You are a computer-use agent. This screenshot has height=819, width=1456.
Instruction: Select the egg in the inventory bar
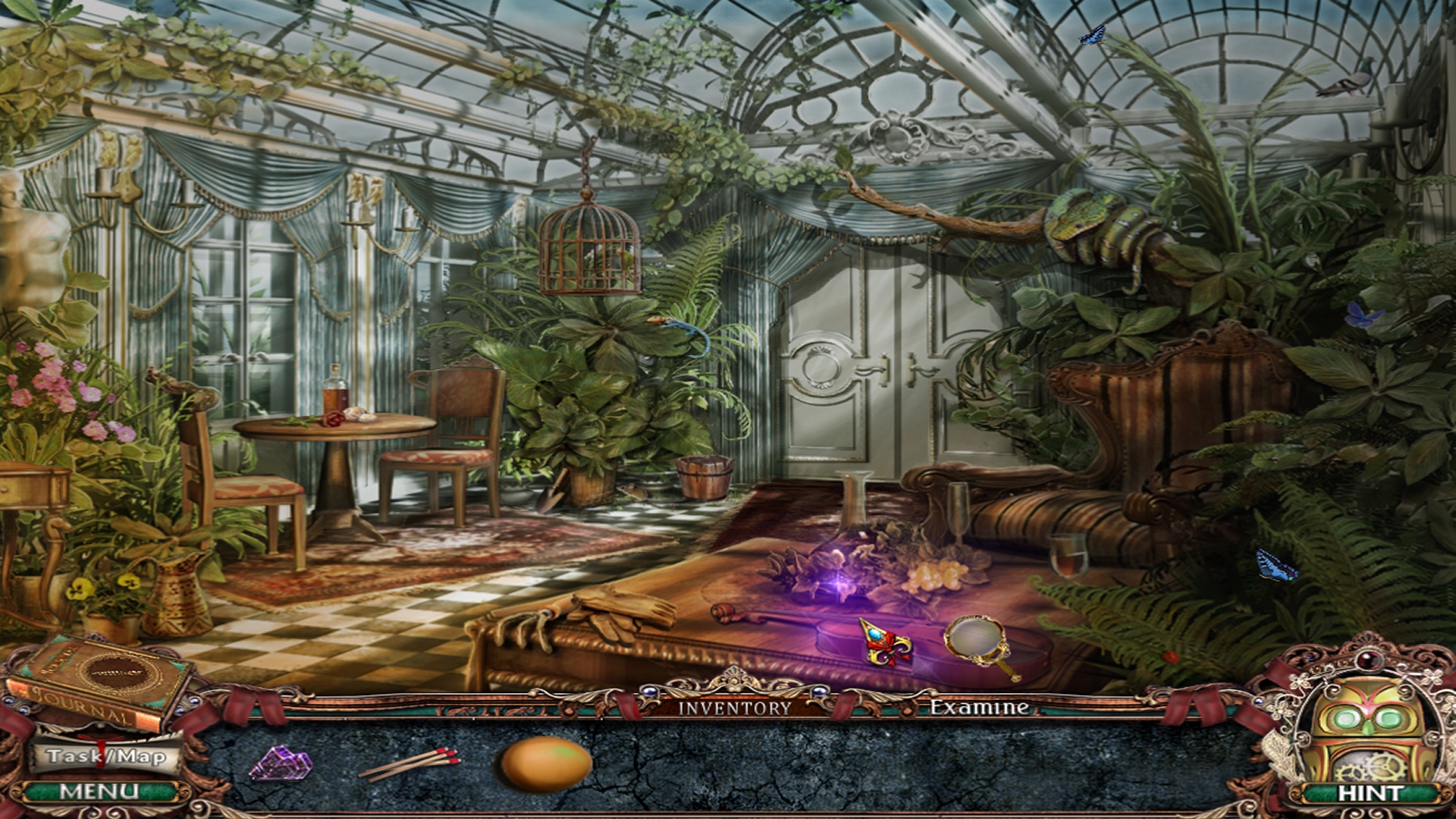542,766
